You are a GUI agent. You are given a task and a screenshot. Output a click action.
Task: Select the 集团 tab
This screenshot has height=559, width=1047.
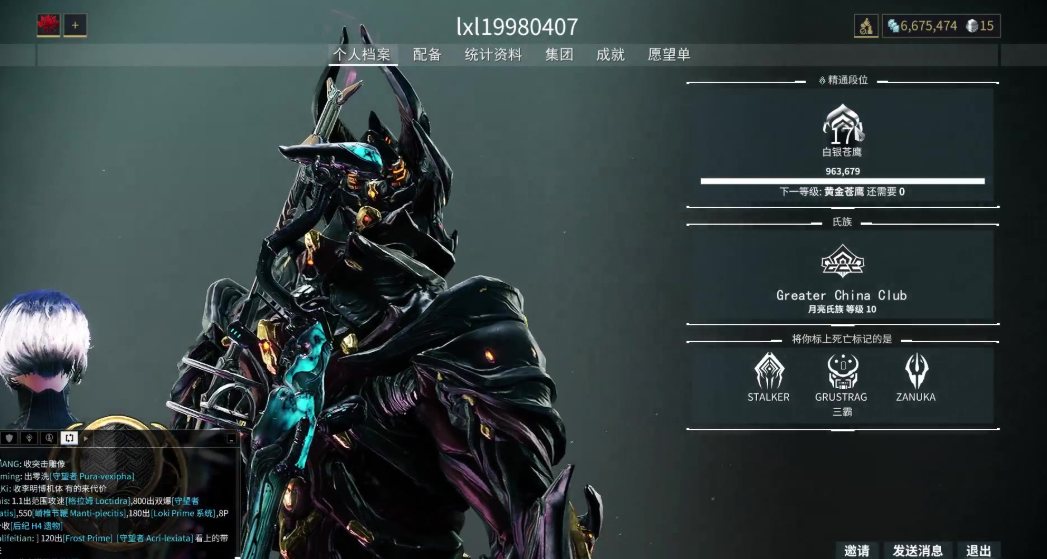coord(559,55)
